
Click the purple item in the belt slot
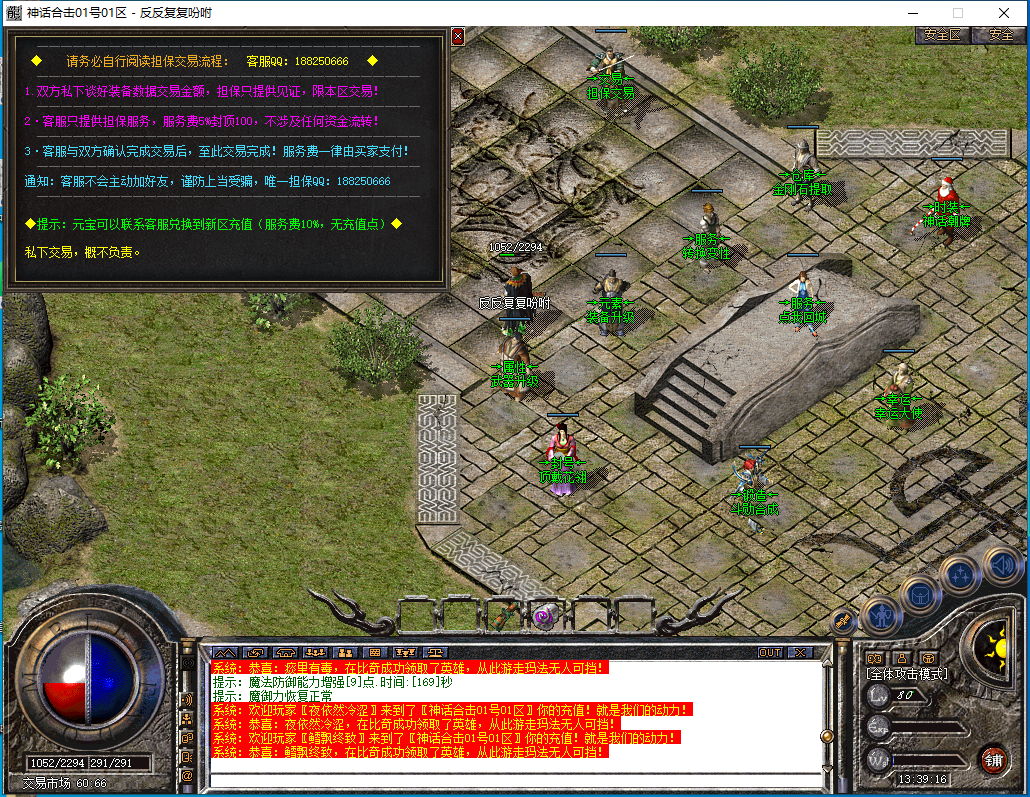(546, 612)
